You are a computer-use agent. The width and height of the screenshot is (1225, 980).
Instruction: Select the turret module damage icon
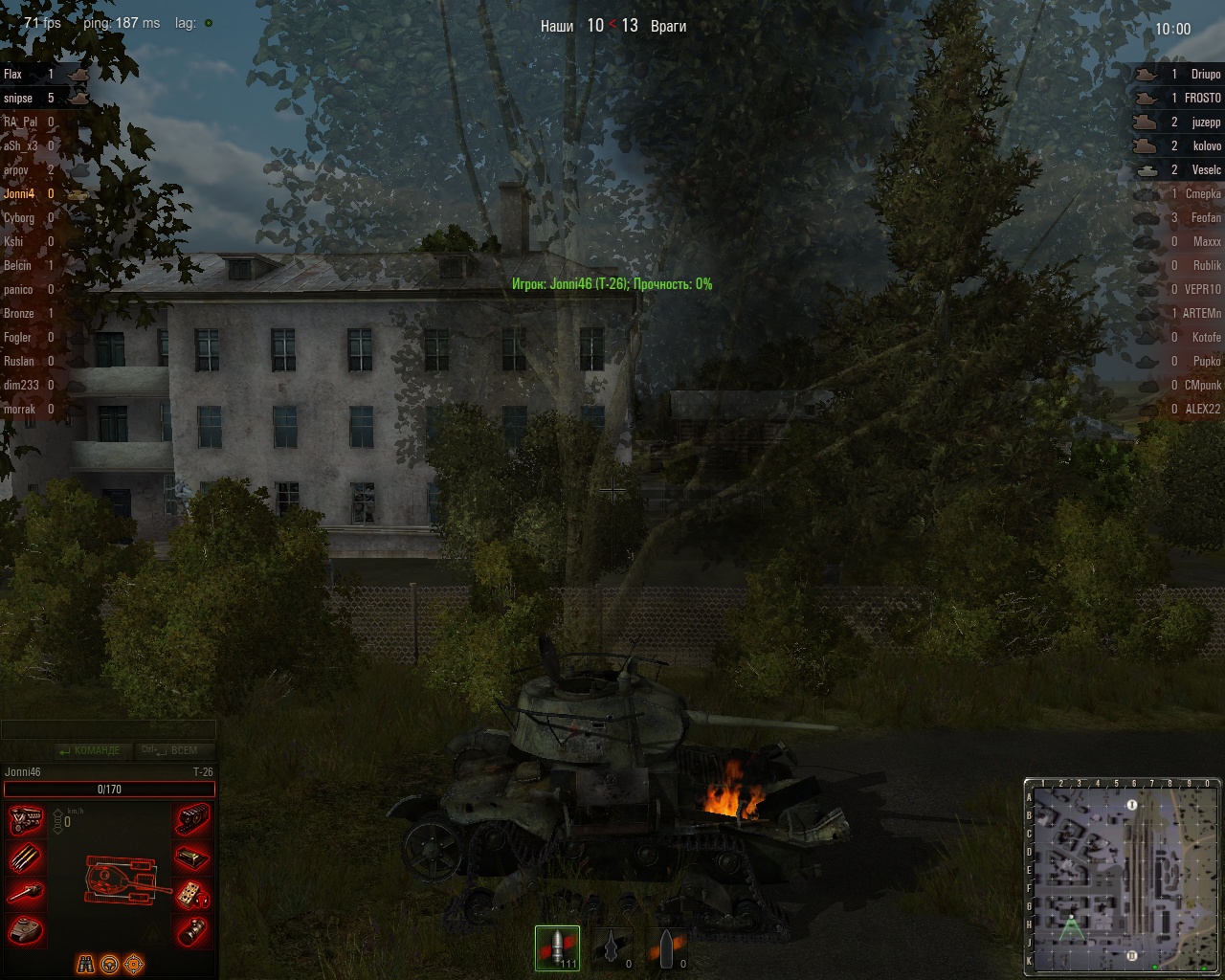click(26, 929)
